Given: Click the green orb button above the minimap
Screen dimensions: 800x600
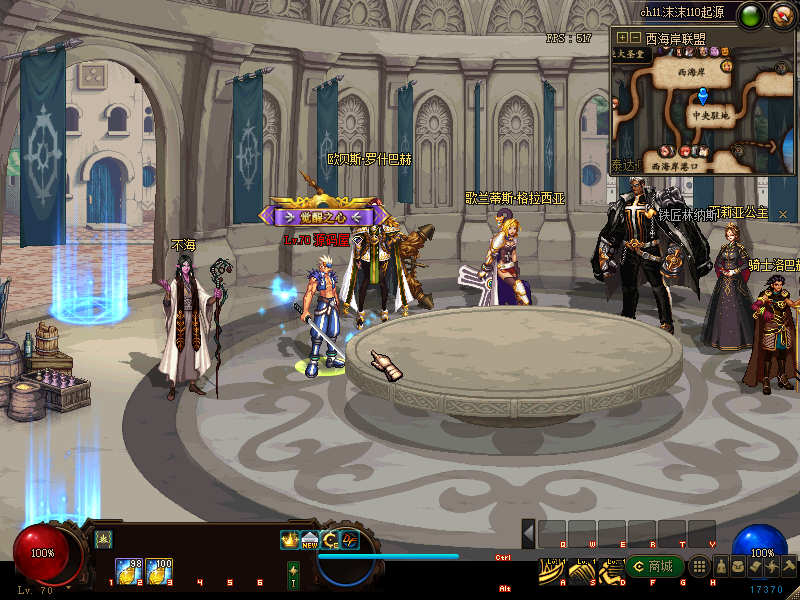Looking at the screenshot, I should [751, 15].
